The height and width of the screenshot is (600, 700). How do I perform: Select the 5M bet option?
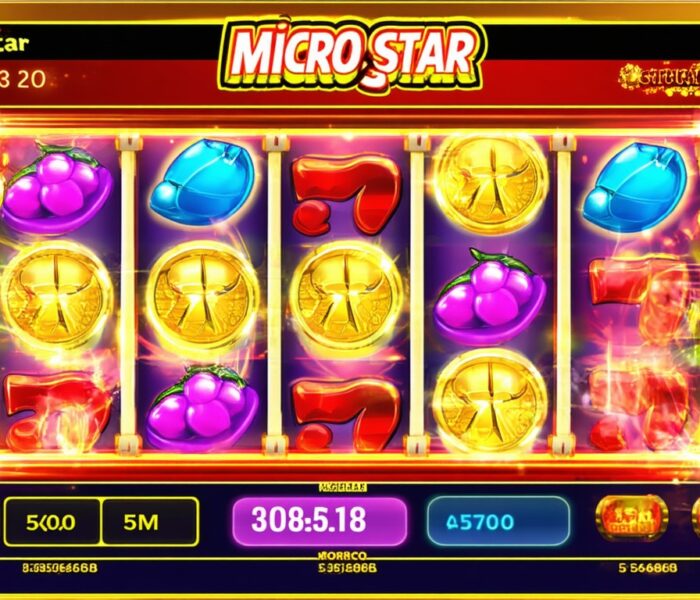point(150,521)
